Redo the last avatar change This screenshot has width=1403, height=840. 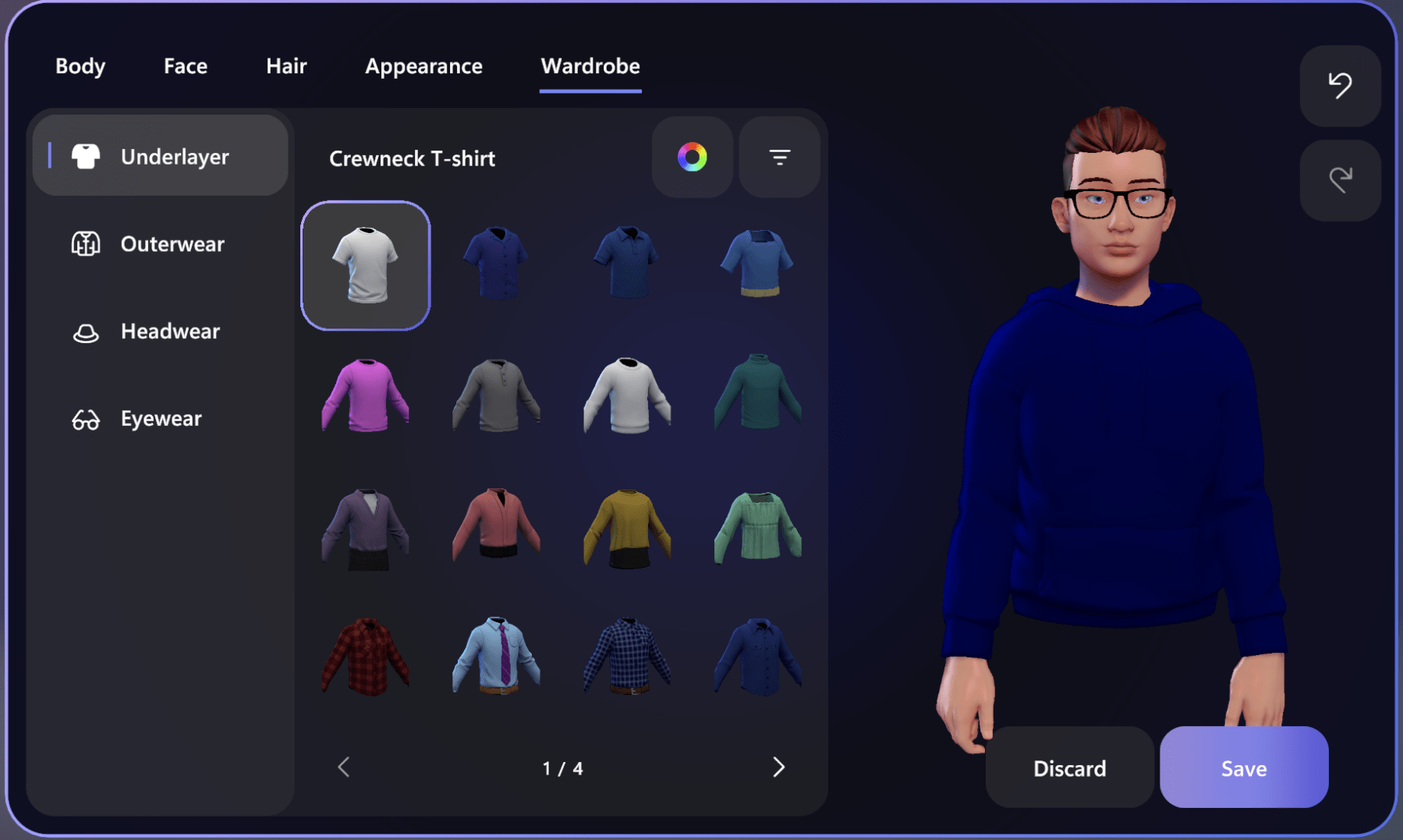pos(1339,180)
